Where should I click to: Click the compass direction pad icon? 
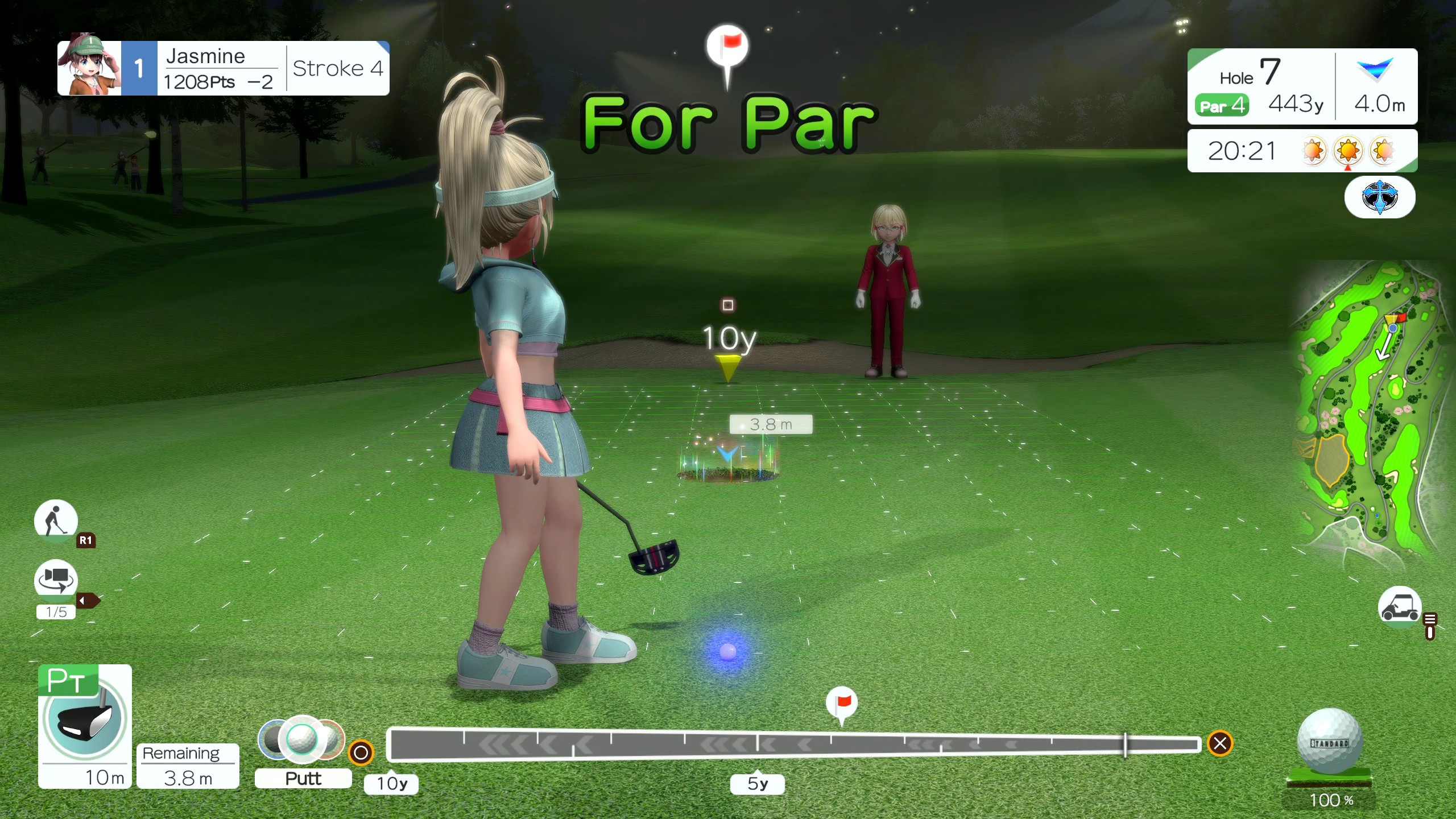tap(1380, 197)
